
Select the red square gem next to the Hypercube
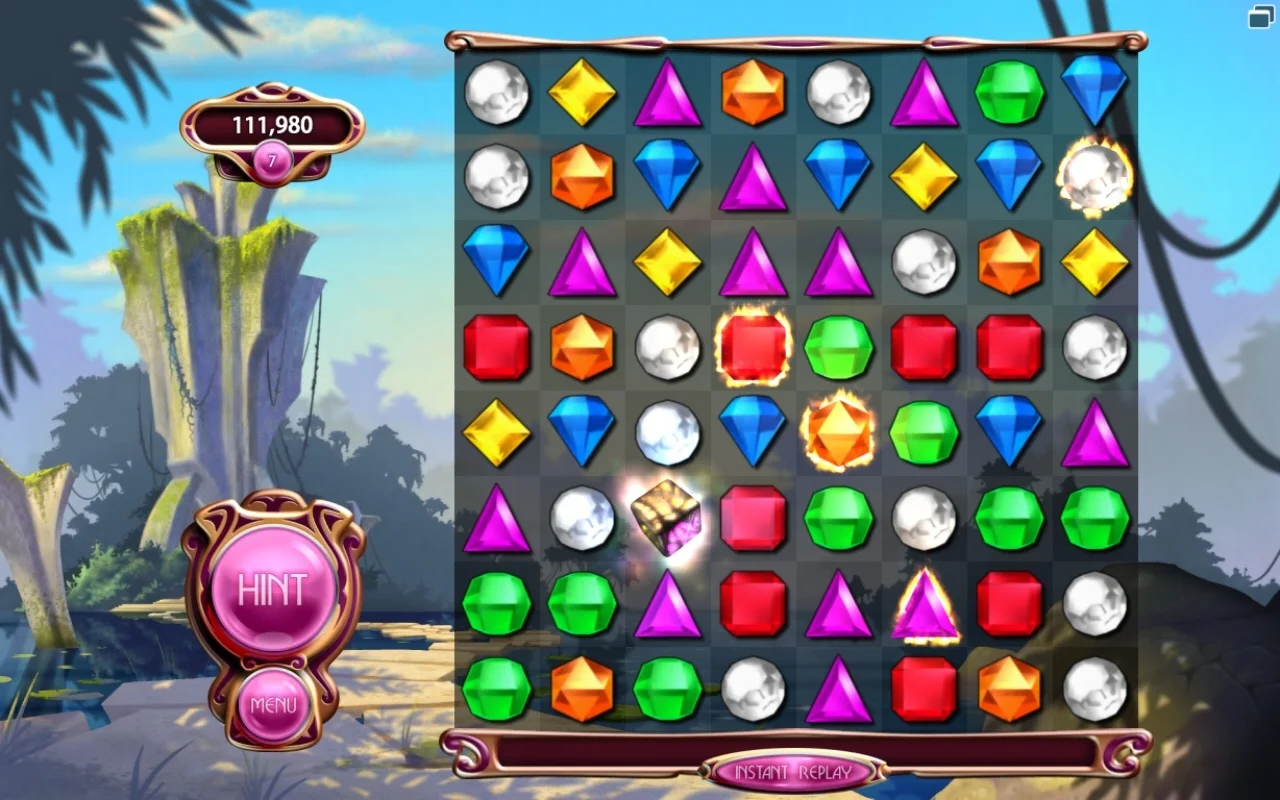point(753,518)
